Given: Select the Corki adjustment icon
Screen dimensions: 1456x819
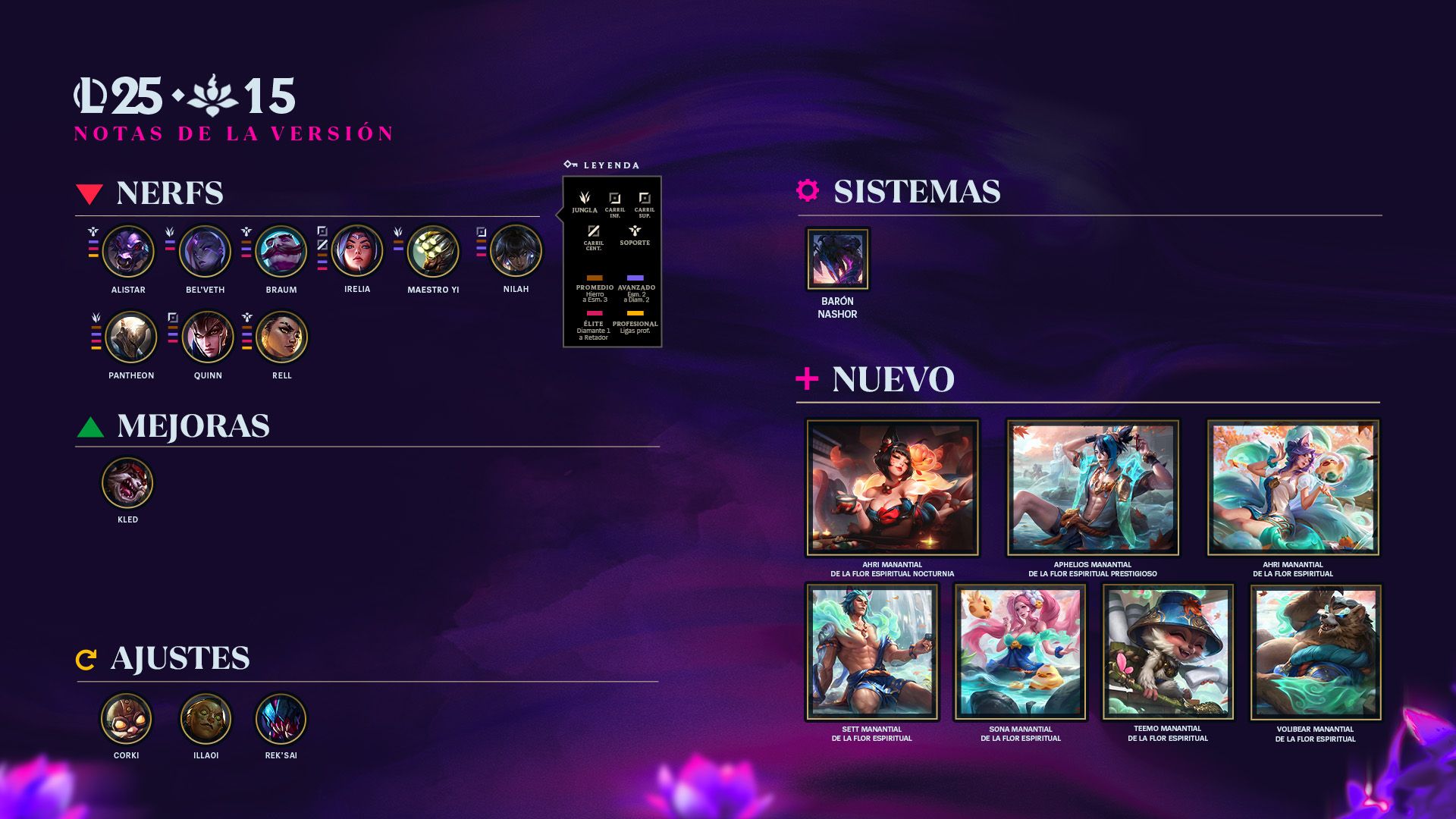Looking at the screenshot, I should point(127,719).
